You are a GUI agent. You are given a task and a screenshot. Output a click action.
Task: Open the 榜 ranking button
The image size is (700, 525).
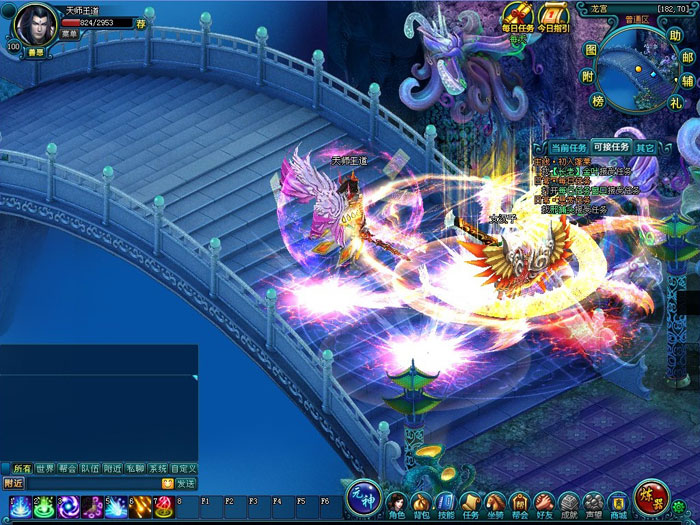tap(597, 102)
